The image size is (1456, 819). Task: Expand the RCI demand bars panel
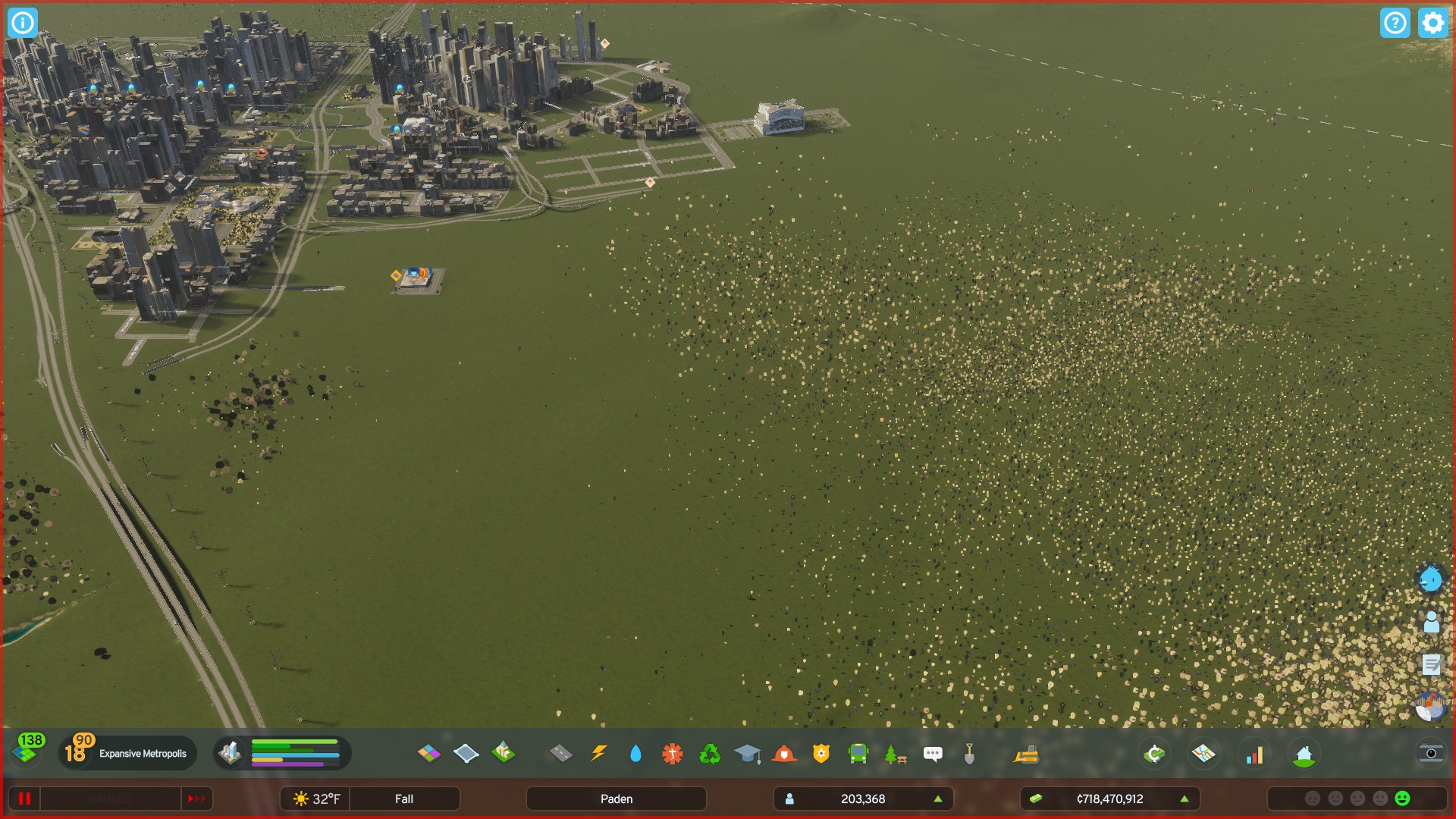tap(296, 754)
